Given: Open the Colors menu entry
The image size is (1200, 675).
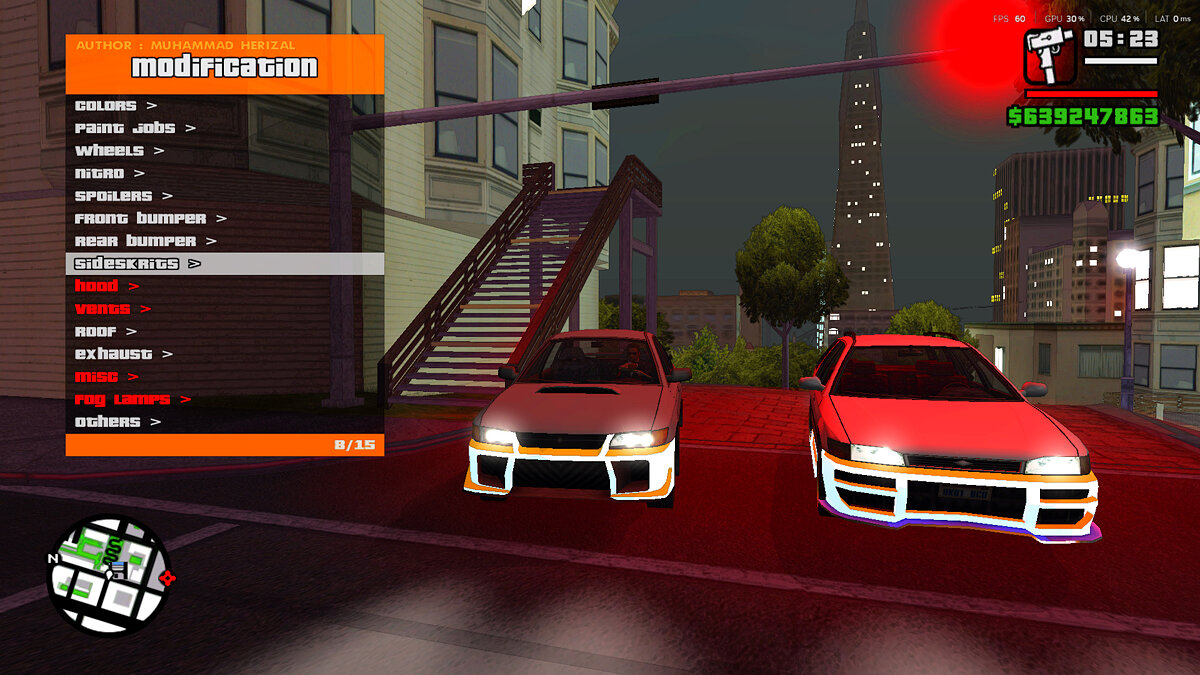Looking at the screenshot, I should click(x=115, y=105).
